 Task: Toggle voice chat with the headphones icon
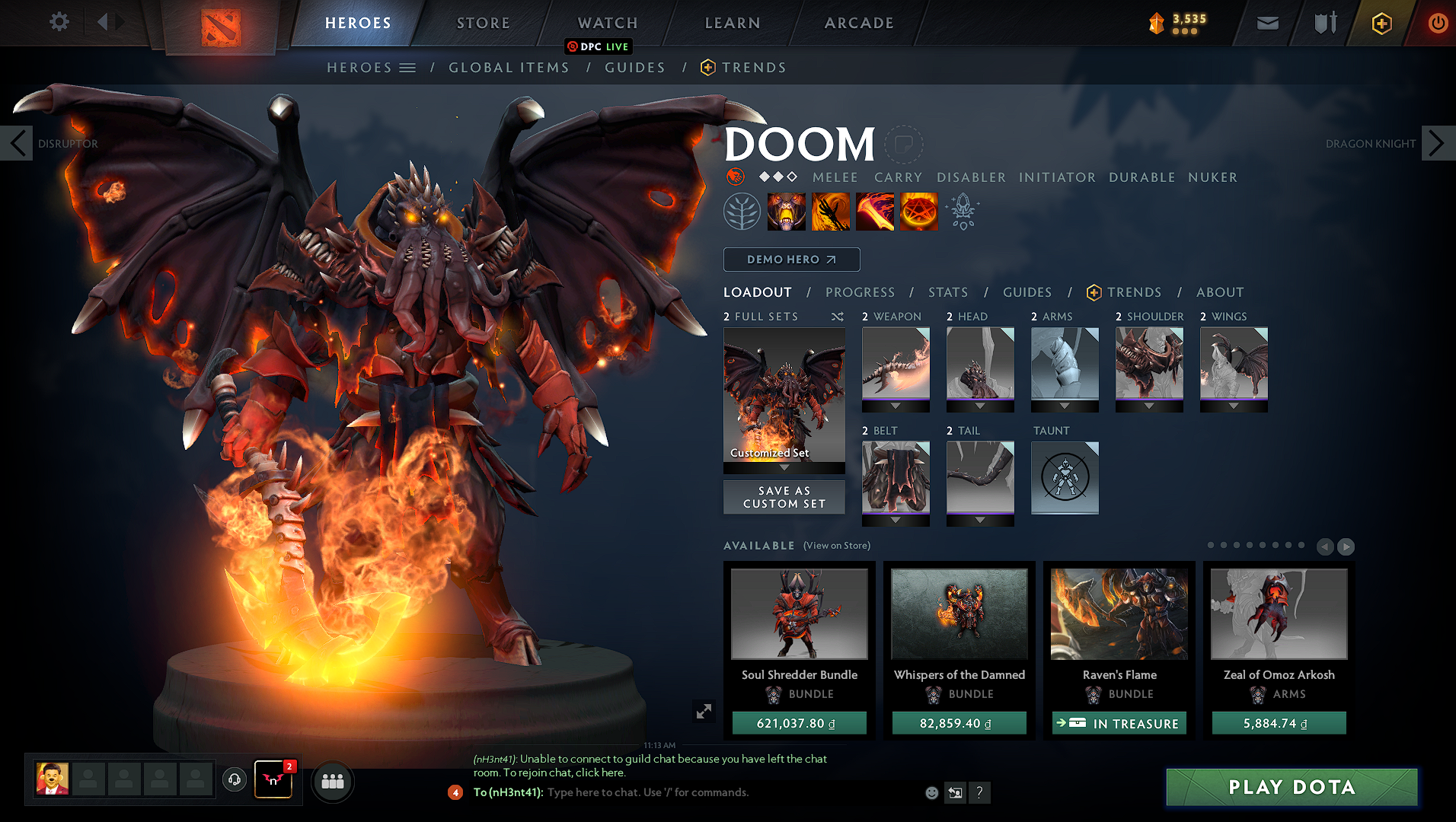click(x=234, y=781)
